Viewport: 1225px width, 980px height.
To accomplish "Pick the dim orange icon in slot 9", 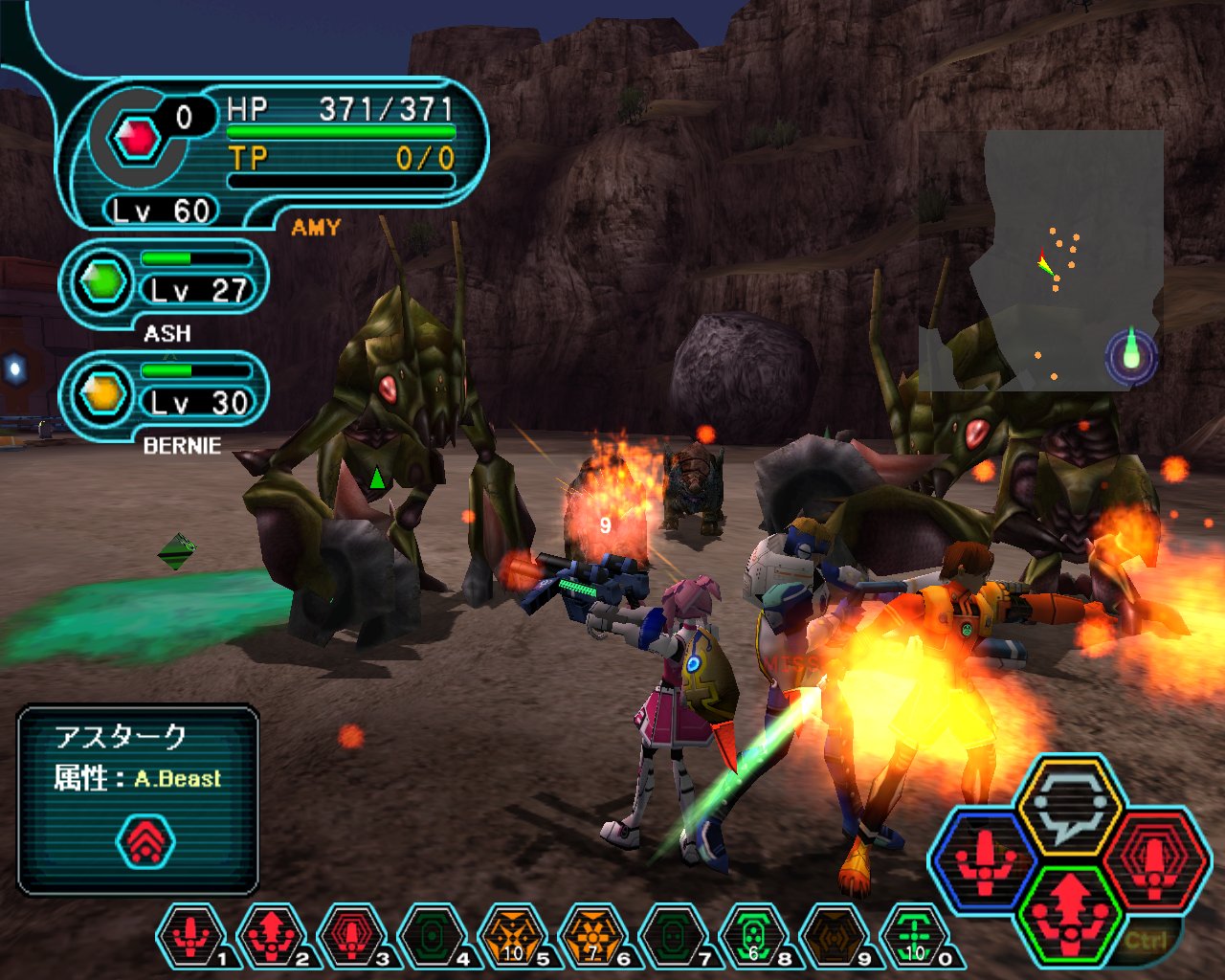I will coord(835,935).
